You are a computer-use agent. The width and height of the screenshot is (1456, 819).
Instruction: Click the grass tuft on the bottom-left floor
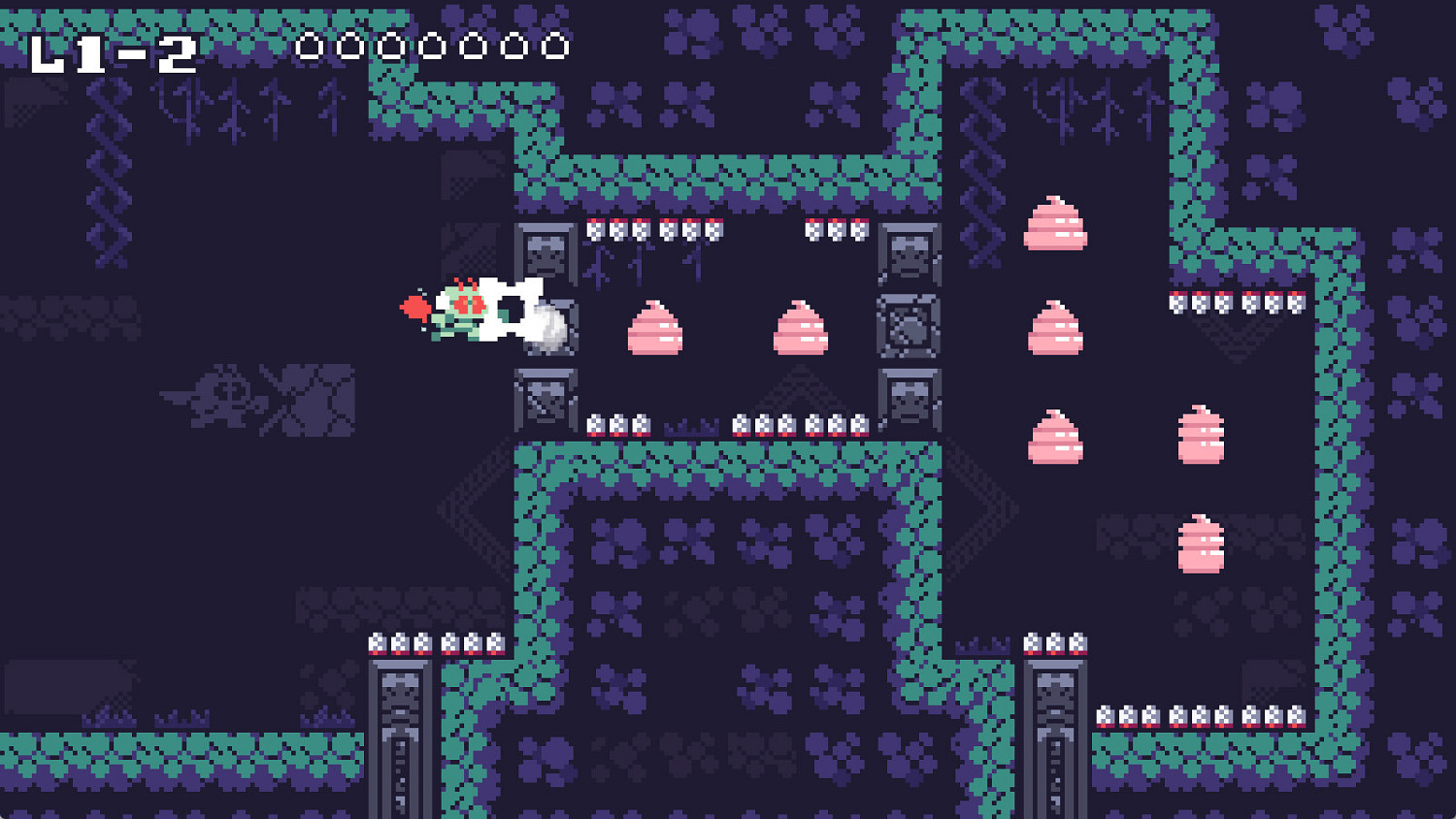[x=107, y=718]
